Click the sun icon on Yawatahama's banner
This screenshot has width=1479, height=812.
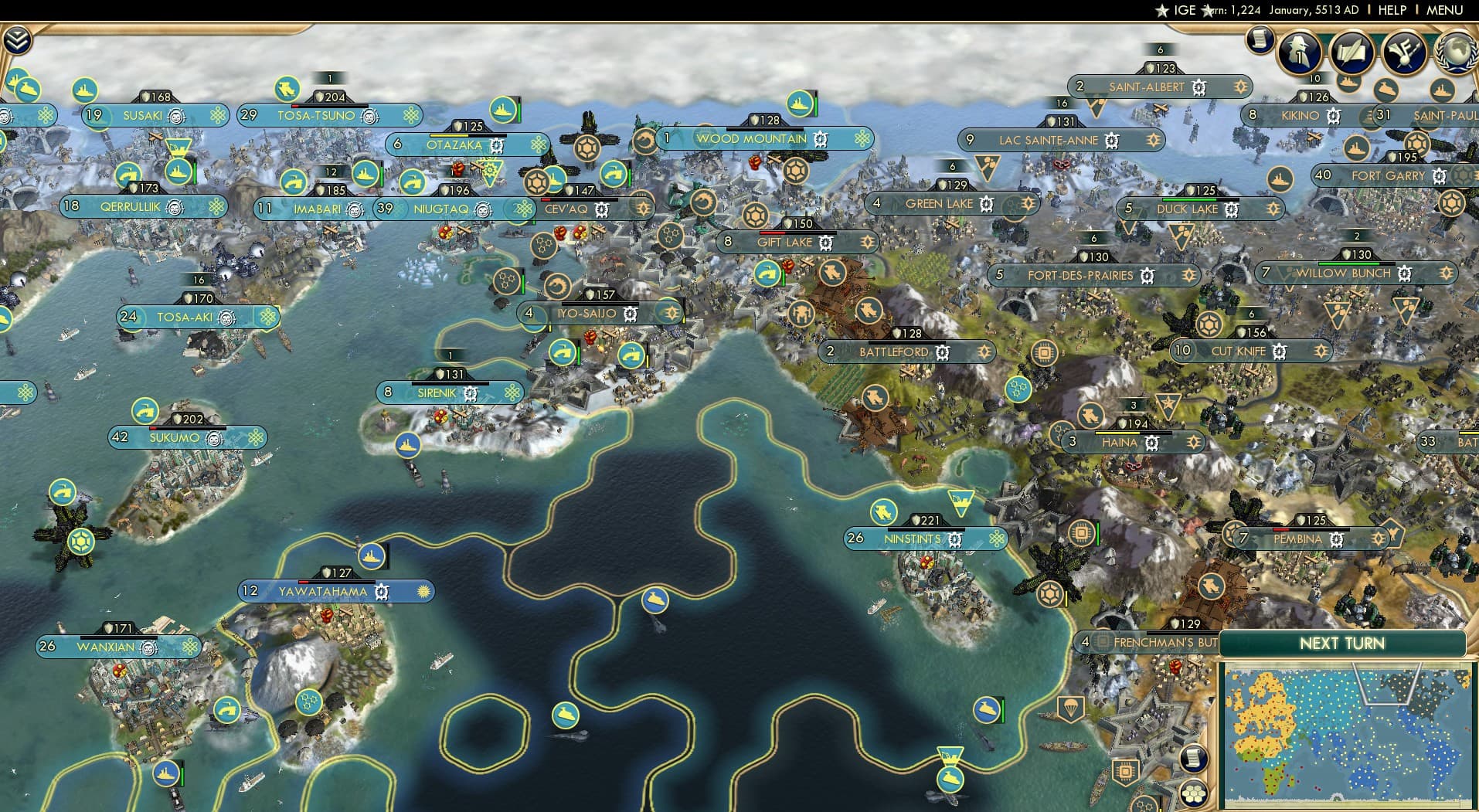420,591
